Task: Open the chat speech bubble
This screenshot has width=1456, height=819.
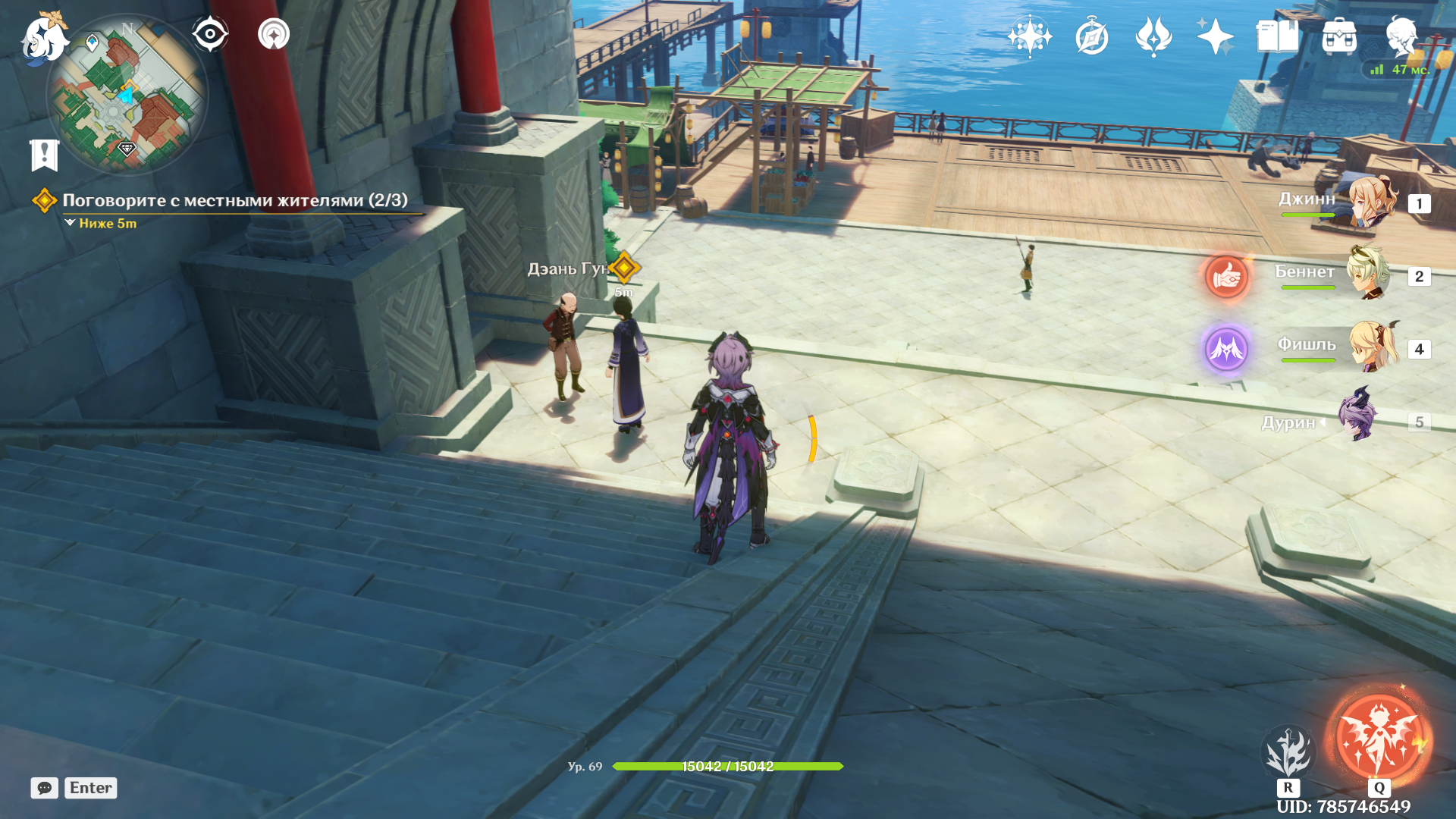Action: click(x=44, y=788)
